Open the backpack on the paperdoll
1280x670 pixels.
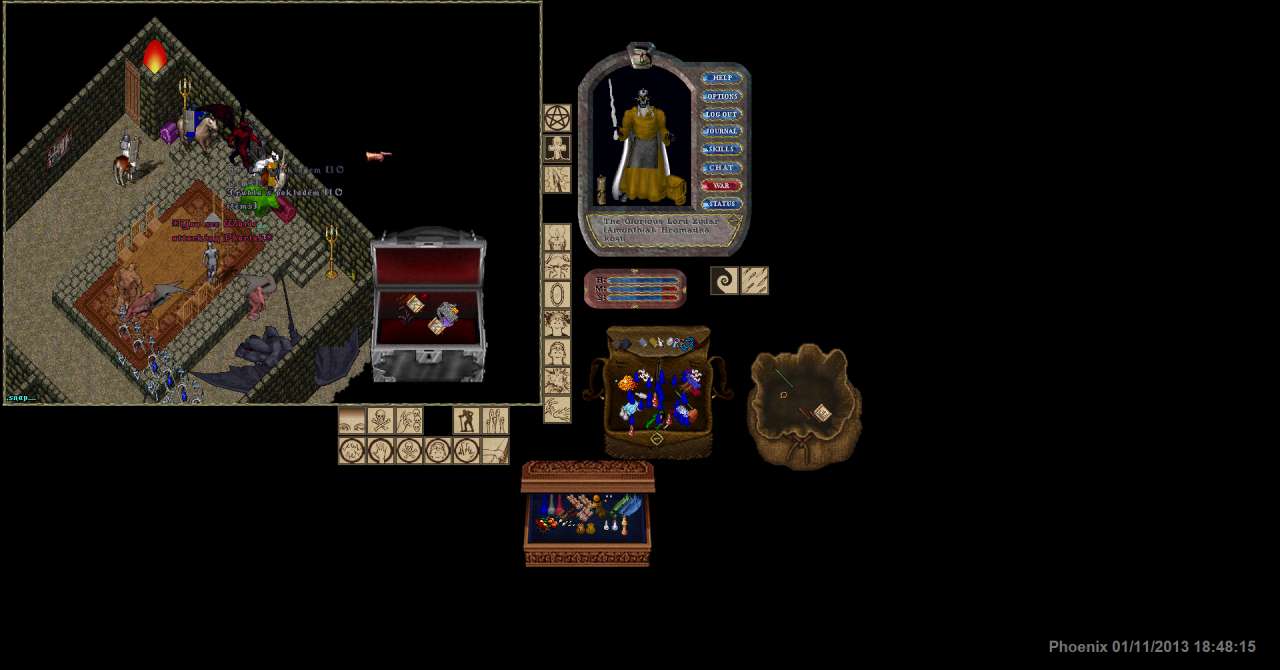pyautogui.click(x=675, y=189)
